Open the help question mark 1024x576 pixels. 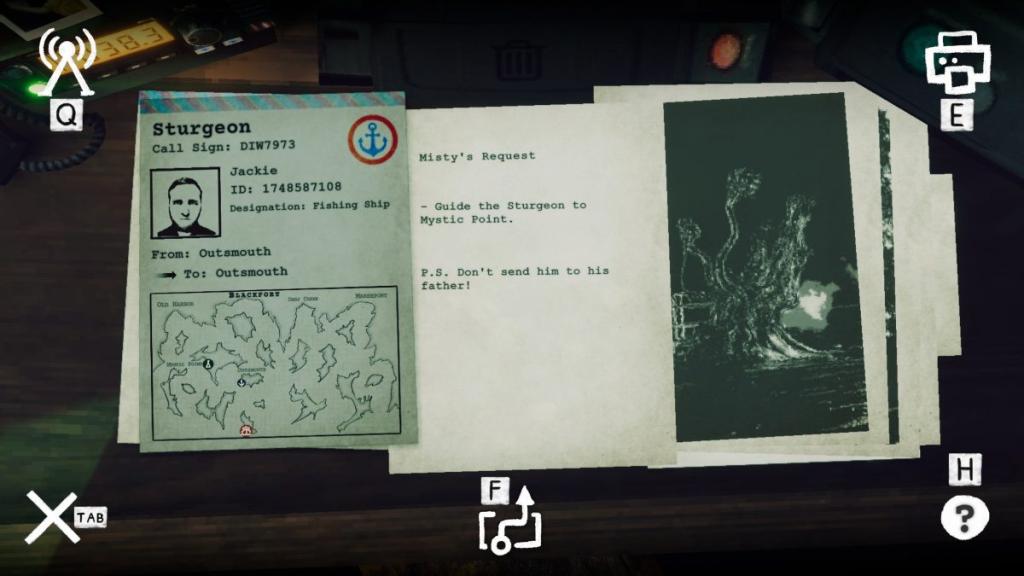964,518
